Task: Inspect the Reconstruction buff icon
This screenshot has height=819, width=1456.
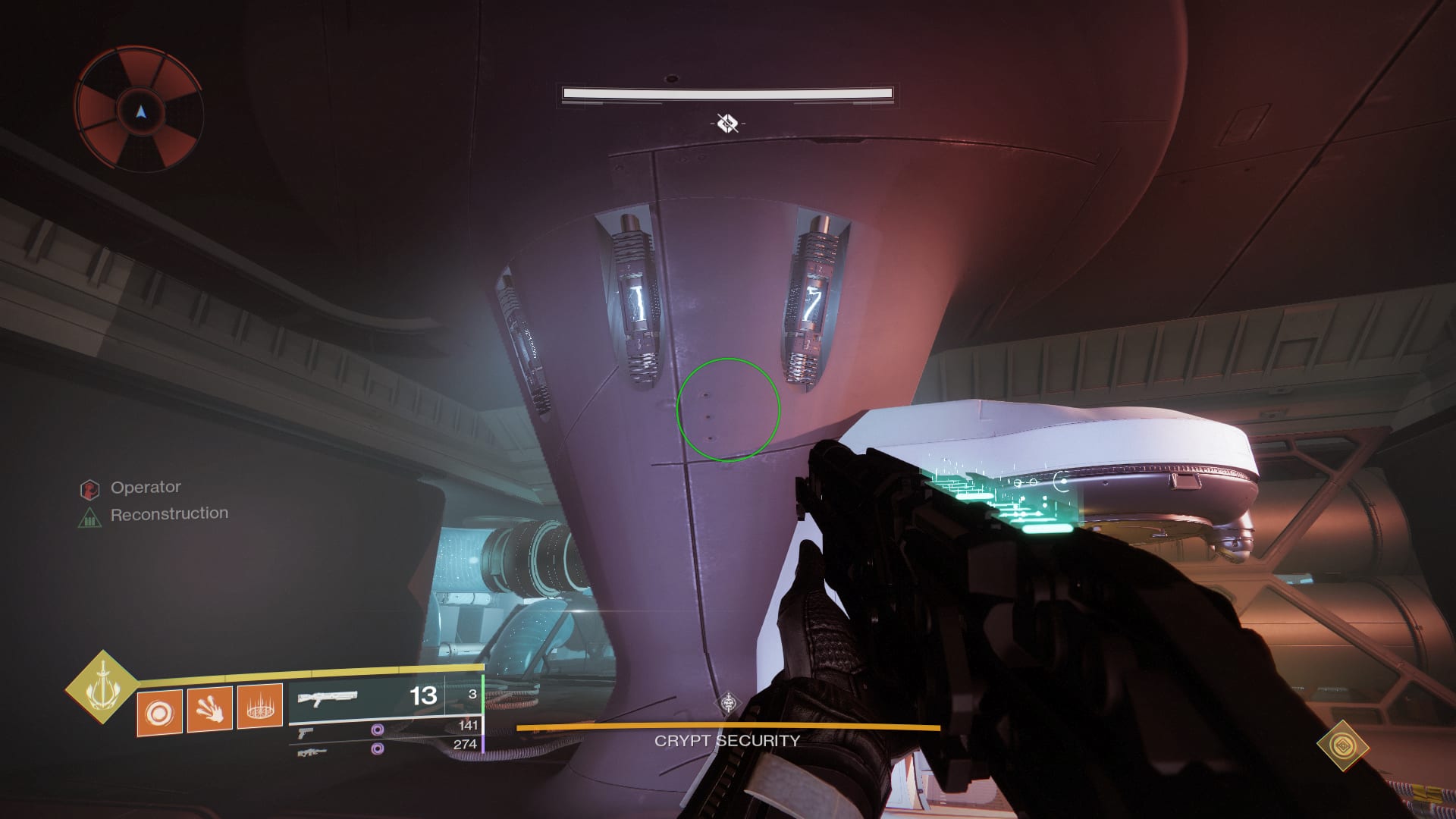Action: tap(89, 518)
